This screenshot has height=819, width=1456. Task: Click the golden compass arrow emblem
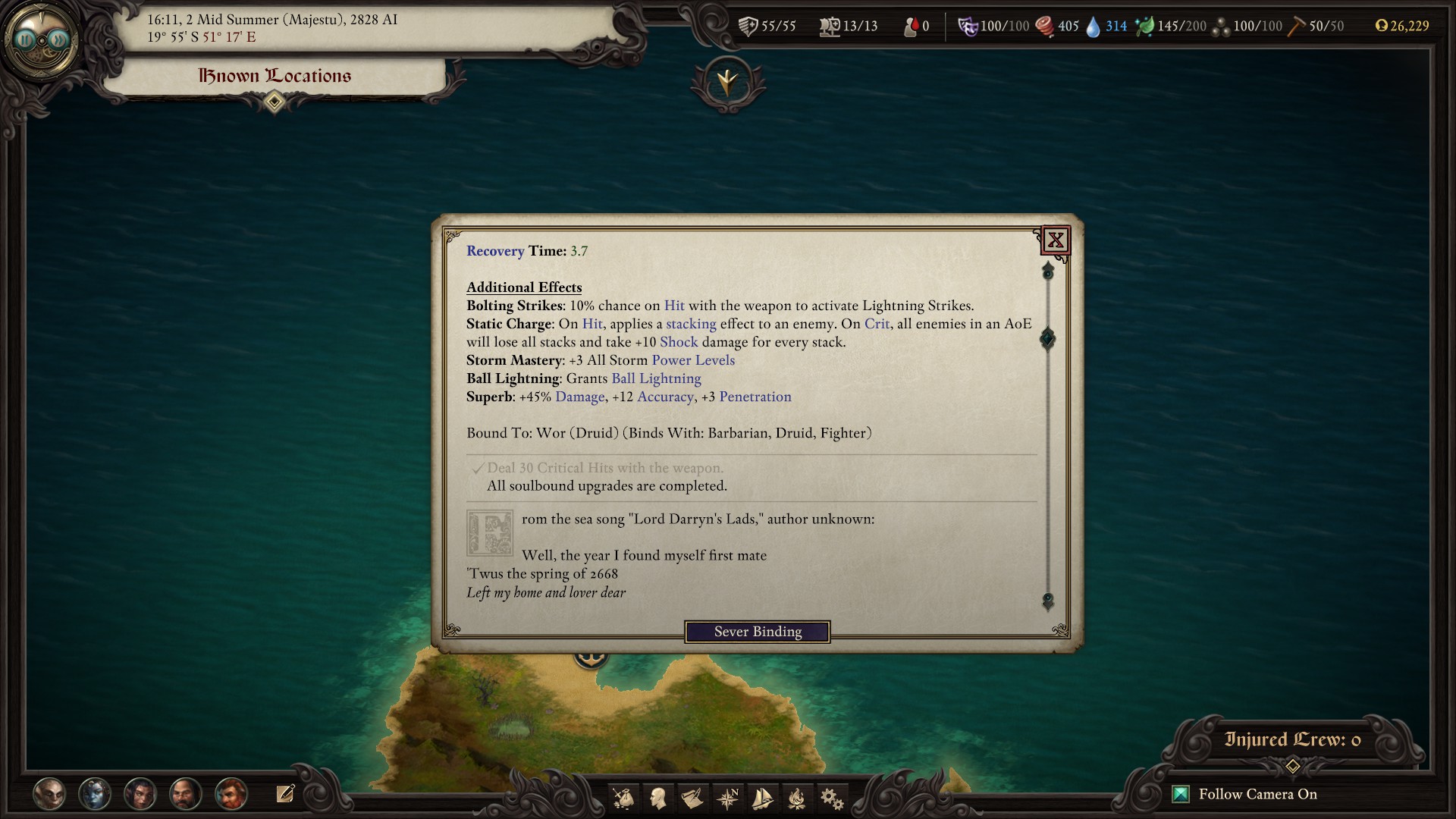pos(727,81)
